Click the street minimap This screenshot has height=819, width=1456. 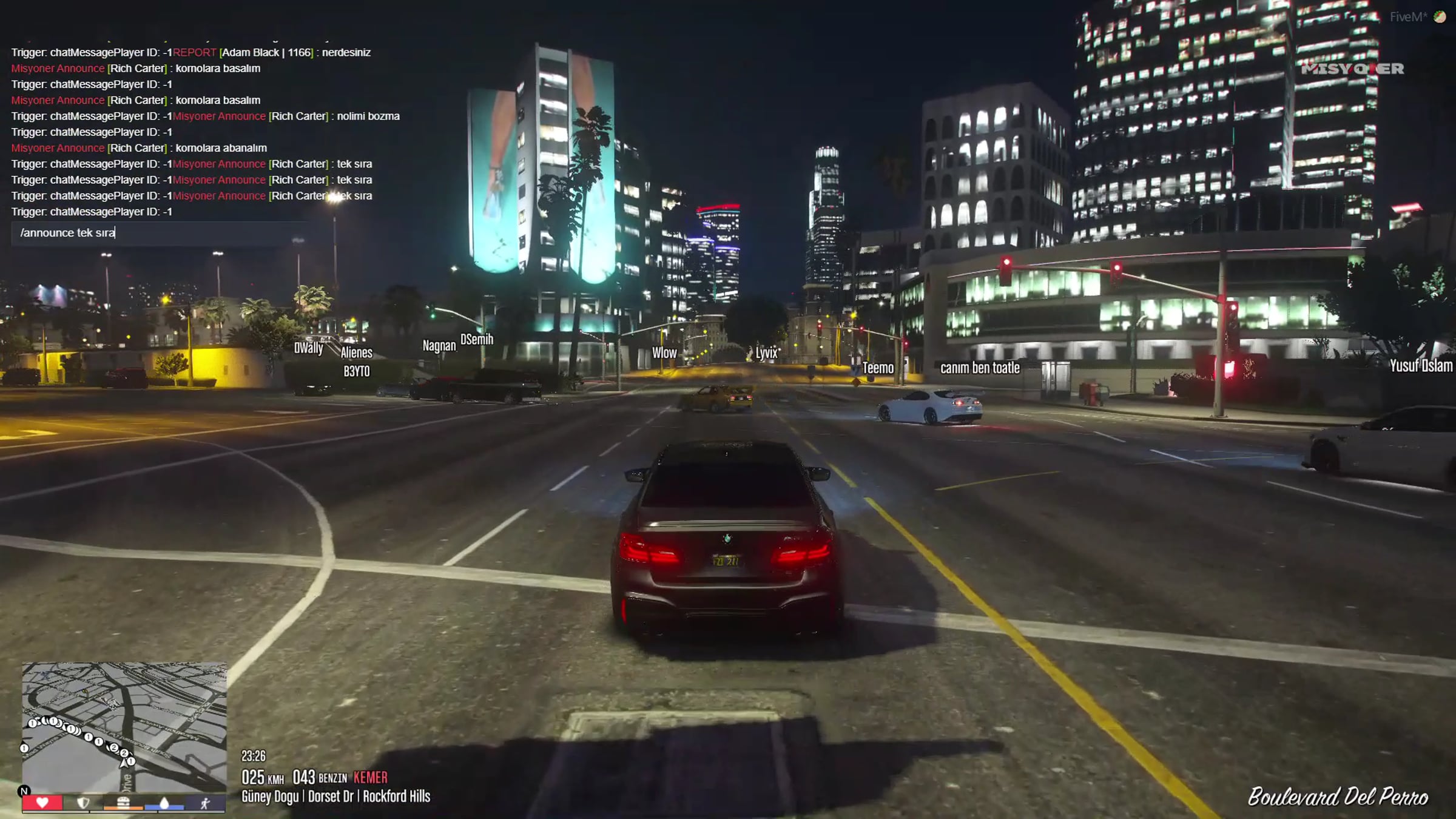pos(124,727)
